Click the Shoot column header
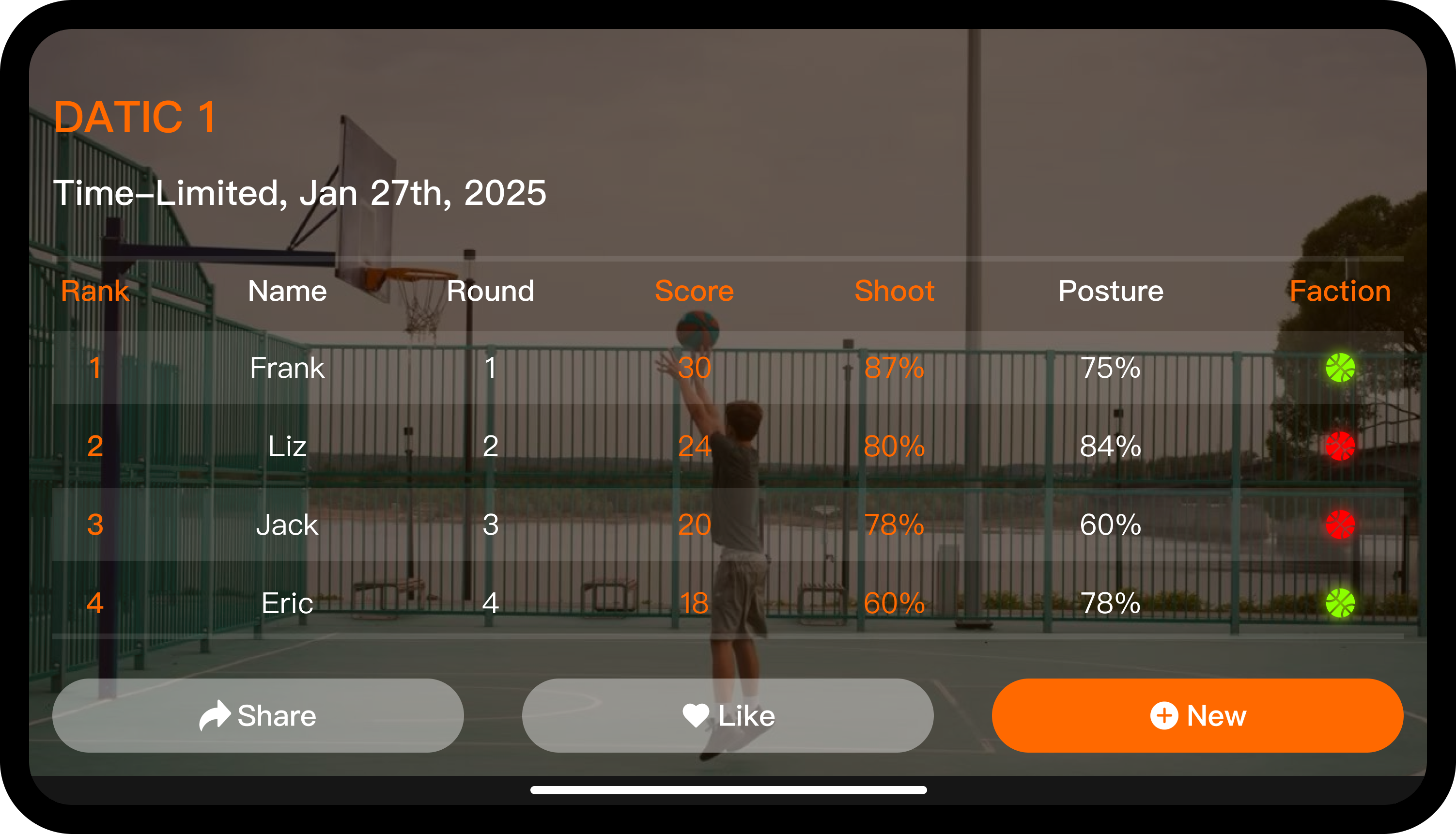This screenshot has width=1456, height=834. pyautogui.click(x=894, y=291)
